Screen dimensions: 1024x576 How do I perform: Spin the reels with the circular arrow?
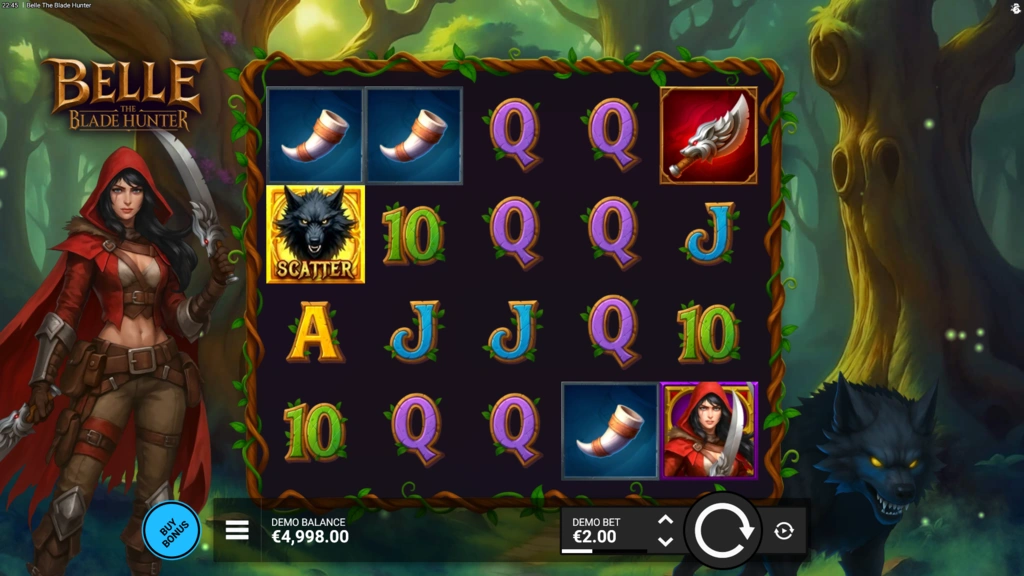pyautogui.click(x=723, y=530)
